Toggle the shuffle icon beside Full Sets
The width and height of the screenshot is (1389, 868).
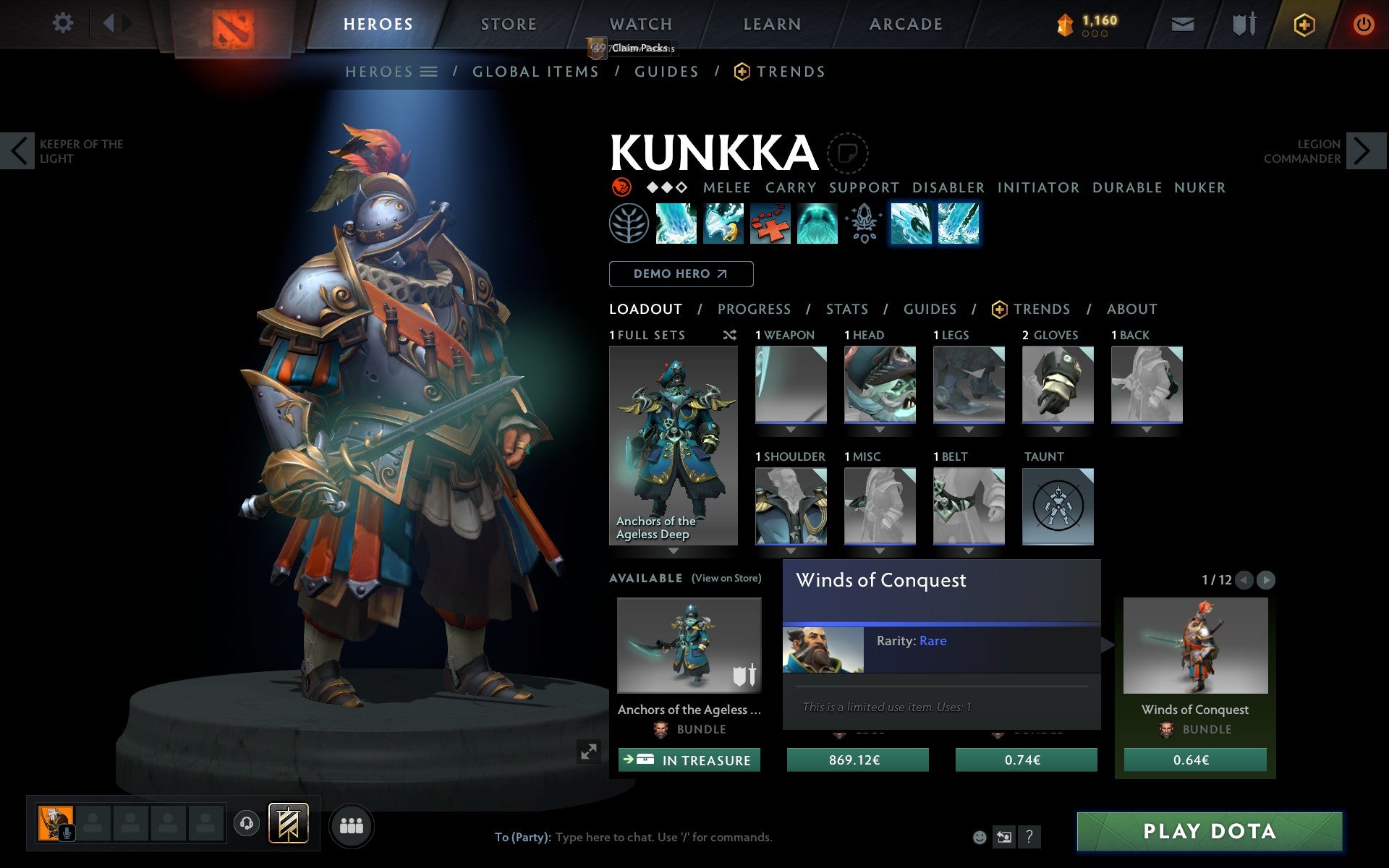[729, 335]
